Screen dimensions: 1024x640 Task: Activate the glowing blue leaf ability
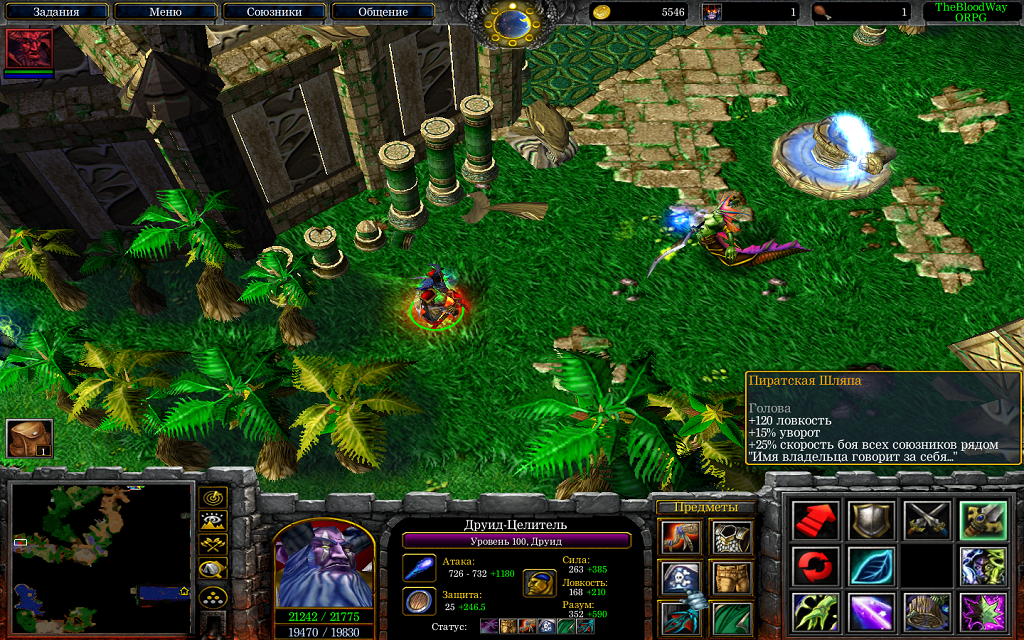(x=870, y=566)
